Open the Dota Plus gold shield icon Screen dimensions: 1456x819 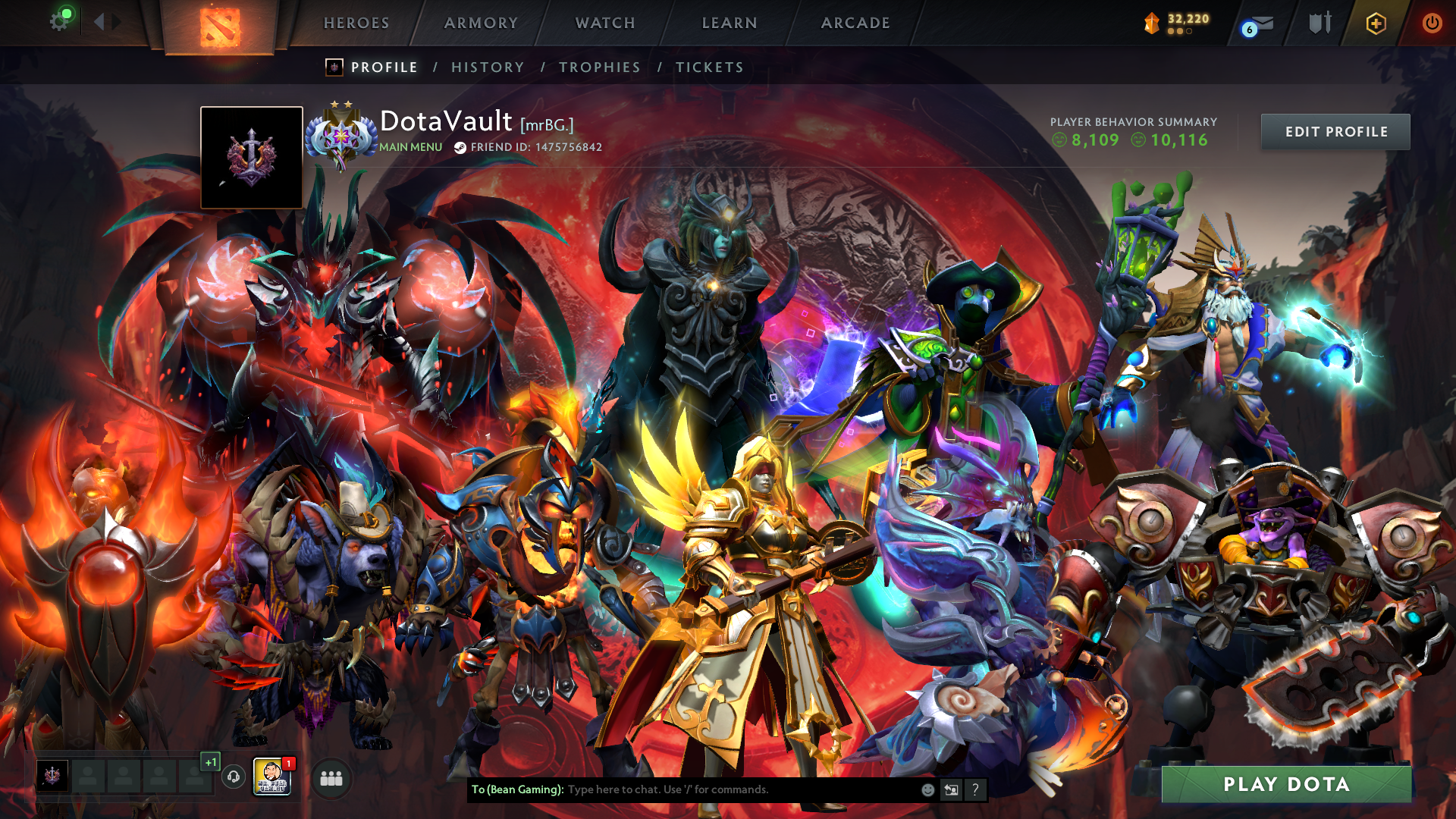tap(1376, 24)
